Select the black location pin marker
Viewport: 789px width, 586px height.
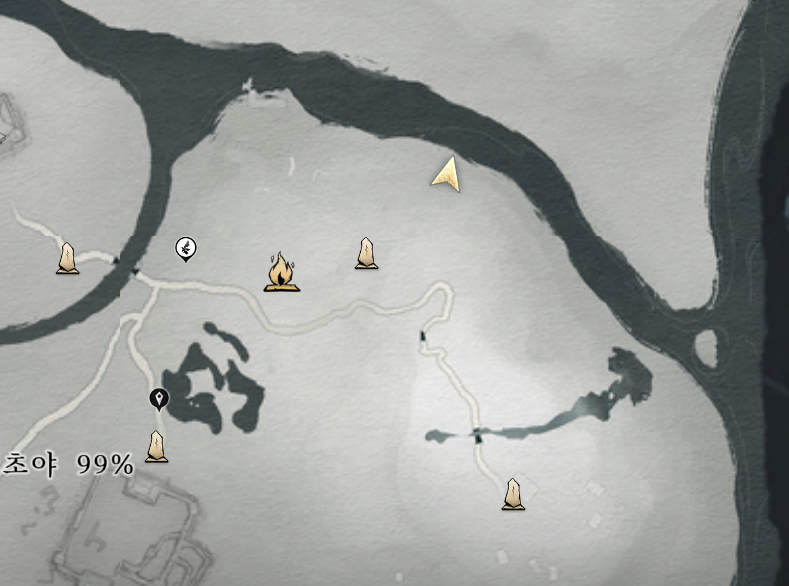[x=158, y=399]
